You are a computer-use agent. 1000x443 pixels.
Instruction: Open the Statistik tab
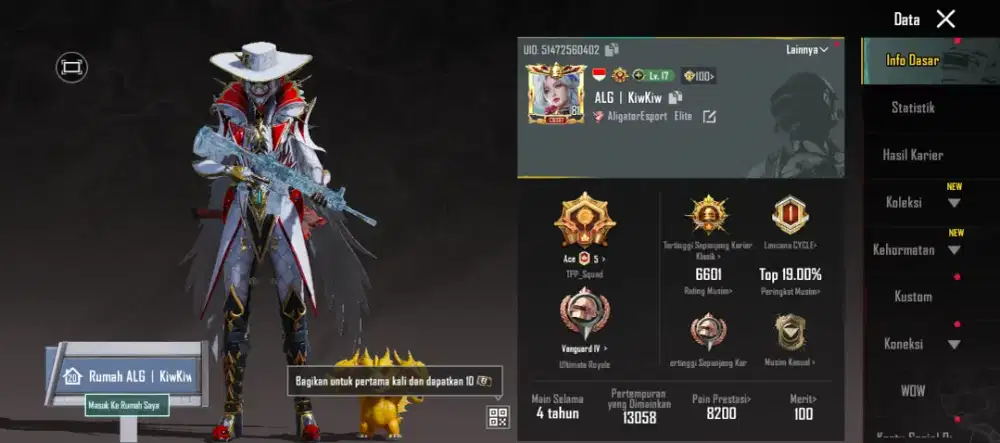(912, 108)
